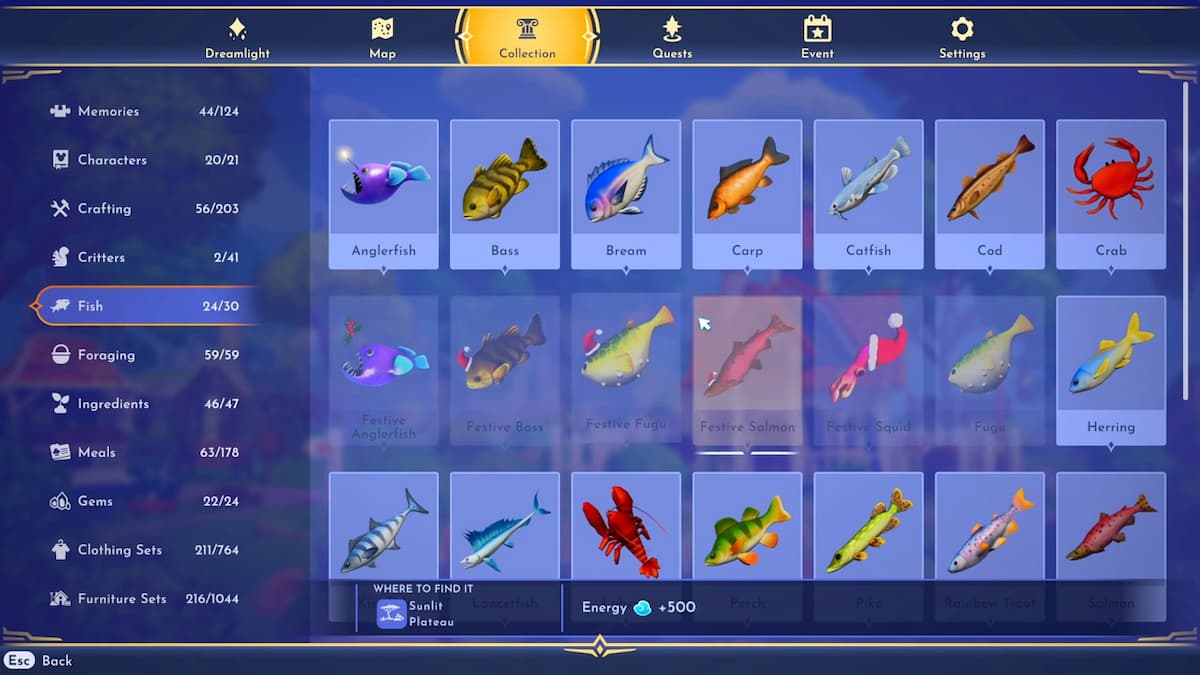1200x675 pixels.
Task: Show the Characters collection category
Action: coord(145,160)
